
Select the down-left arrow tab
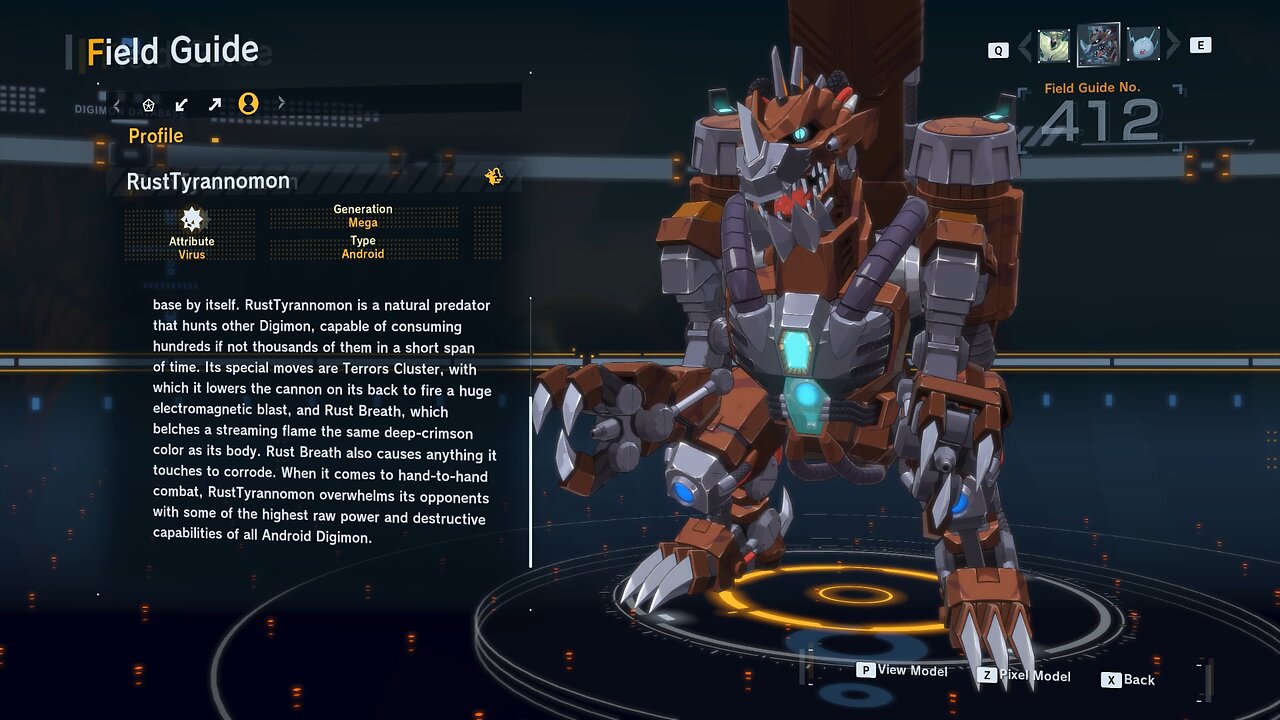181,104
